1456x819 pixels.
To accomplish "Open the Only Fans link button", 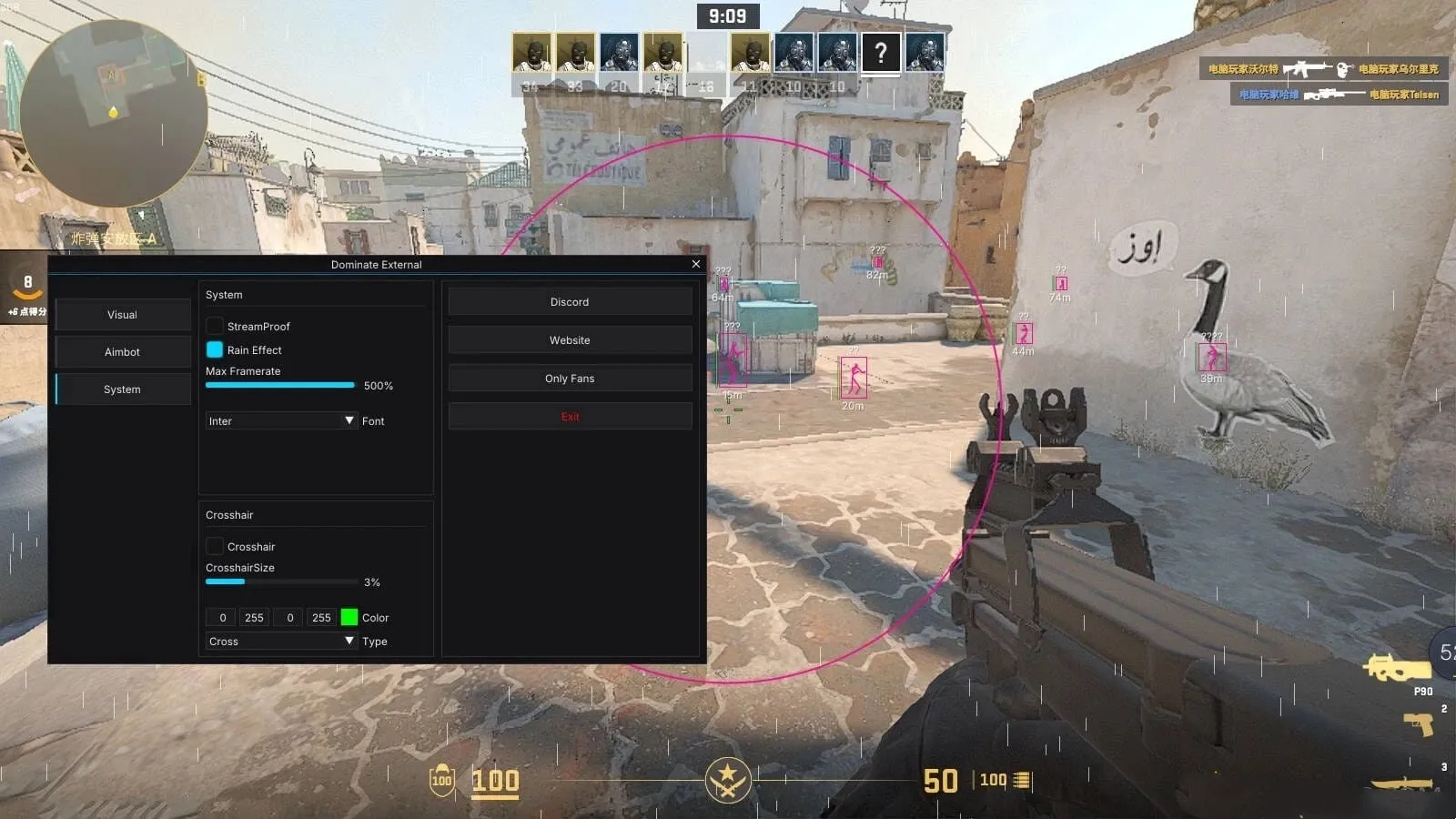I will coord(570,378).
